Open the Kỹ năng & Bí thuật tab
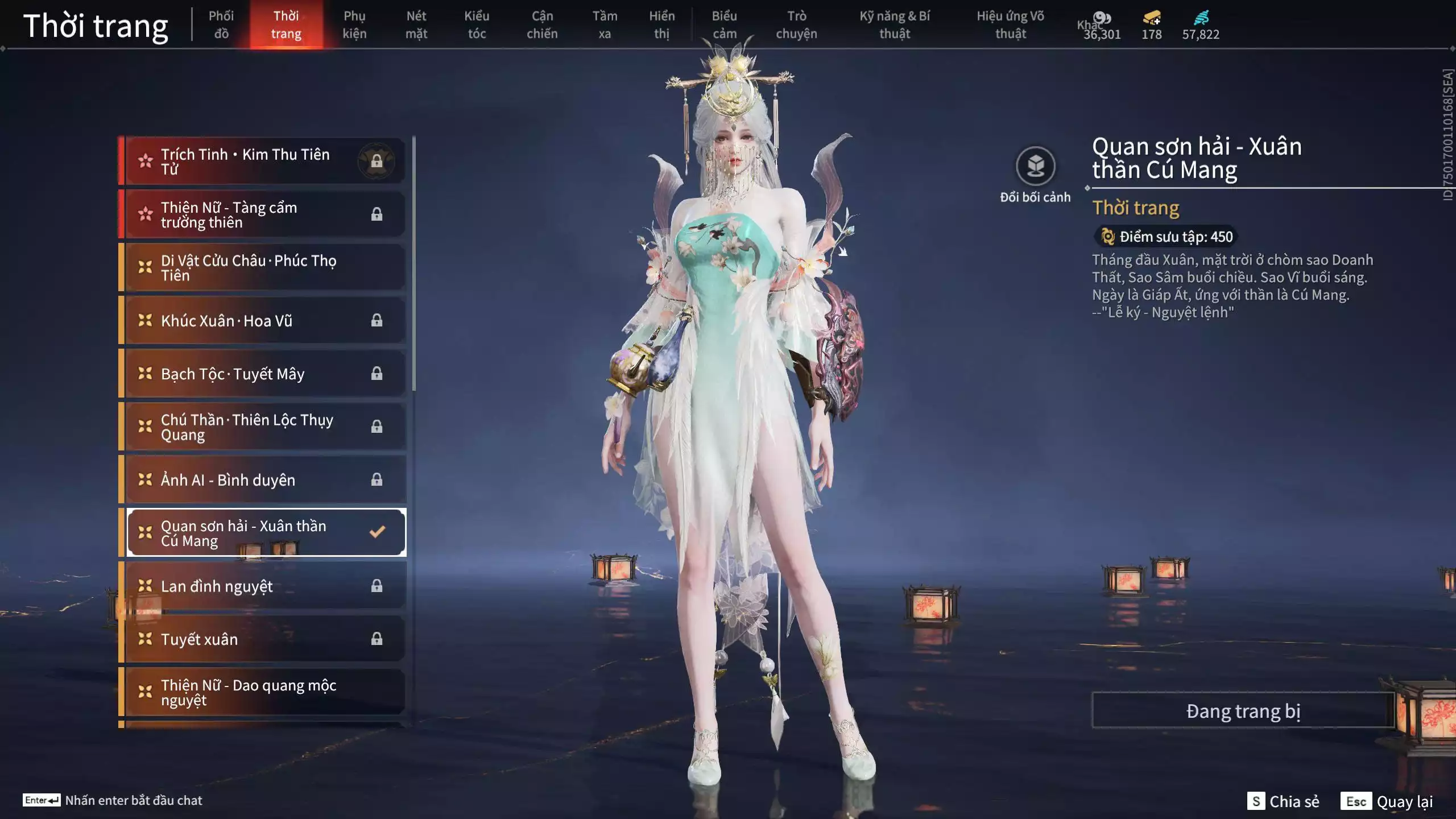This screenshot has height=819, width=1456. pyautogui.click(x=896, y=24)
